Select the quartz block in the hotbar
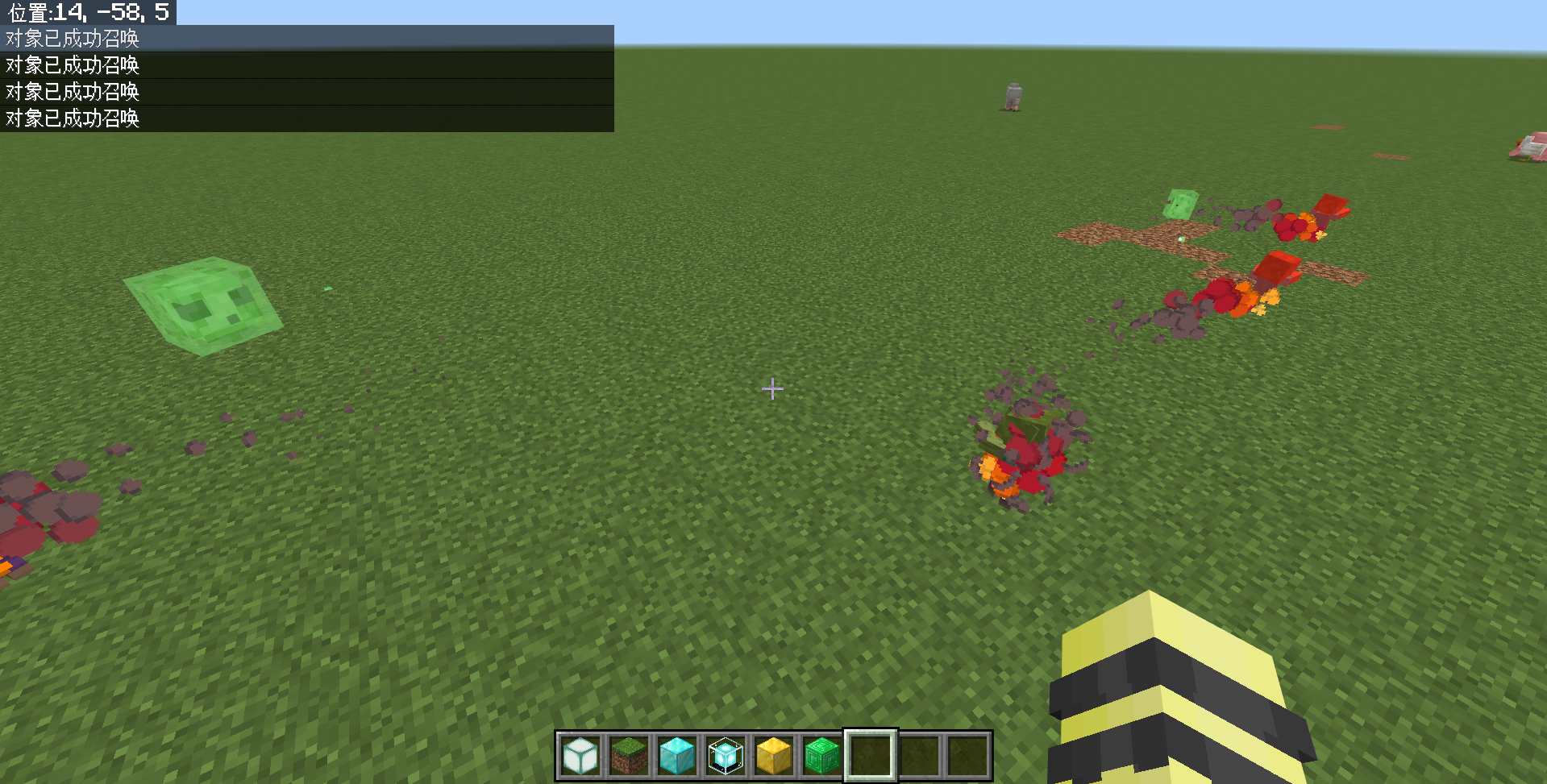1547x784 pixels. coord(580,756)
